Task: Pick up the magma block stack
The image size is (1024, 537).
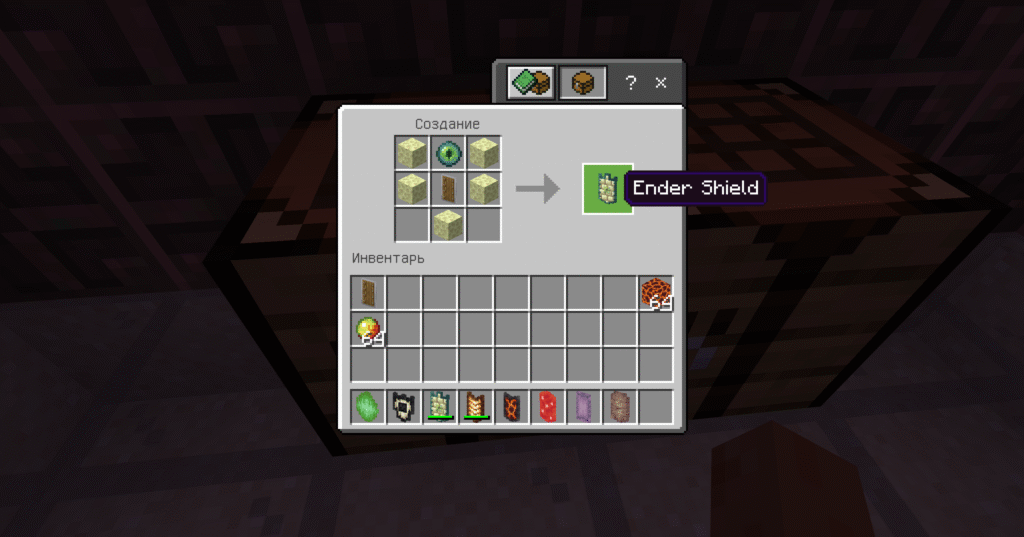Action: (656, 293)
